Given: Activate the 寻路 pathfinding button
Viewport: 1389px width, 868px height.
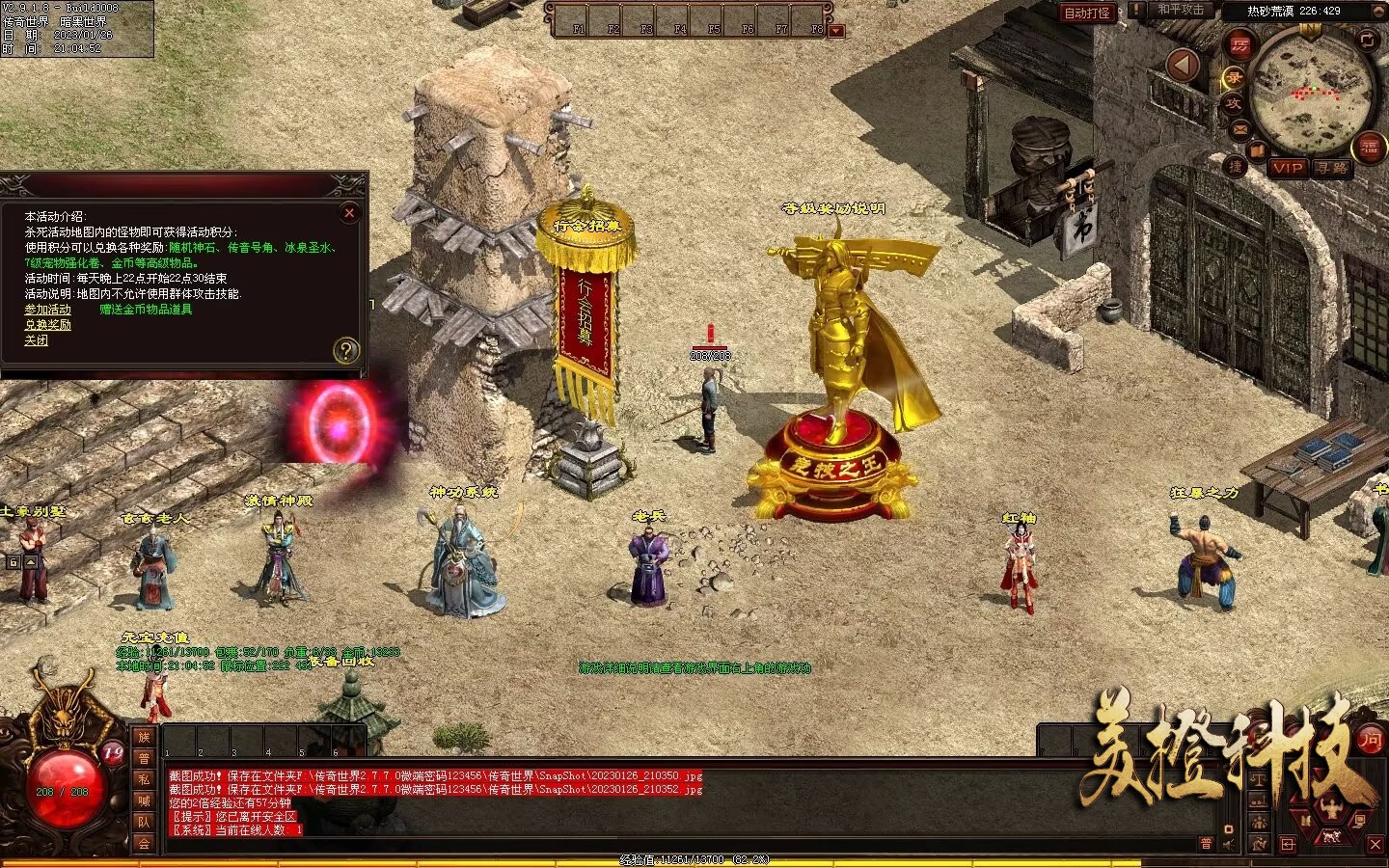Looking at the screenshot, I should point(1332,168).
